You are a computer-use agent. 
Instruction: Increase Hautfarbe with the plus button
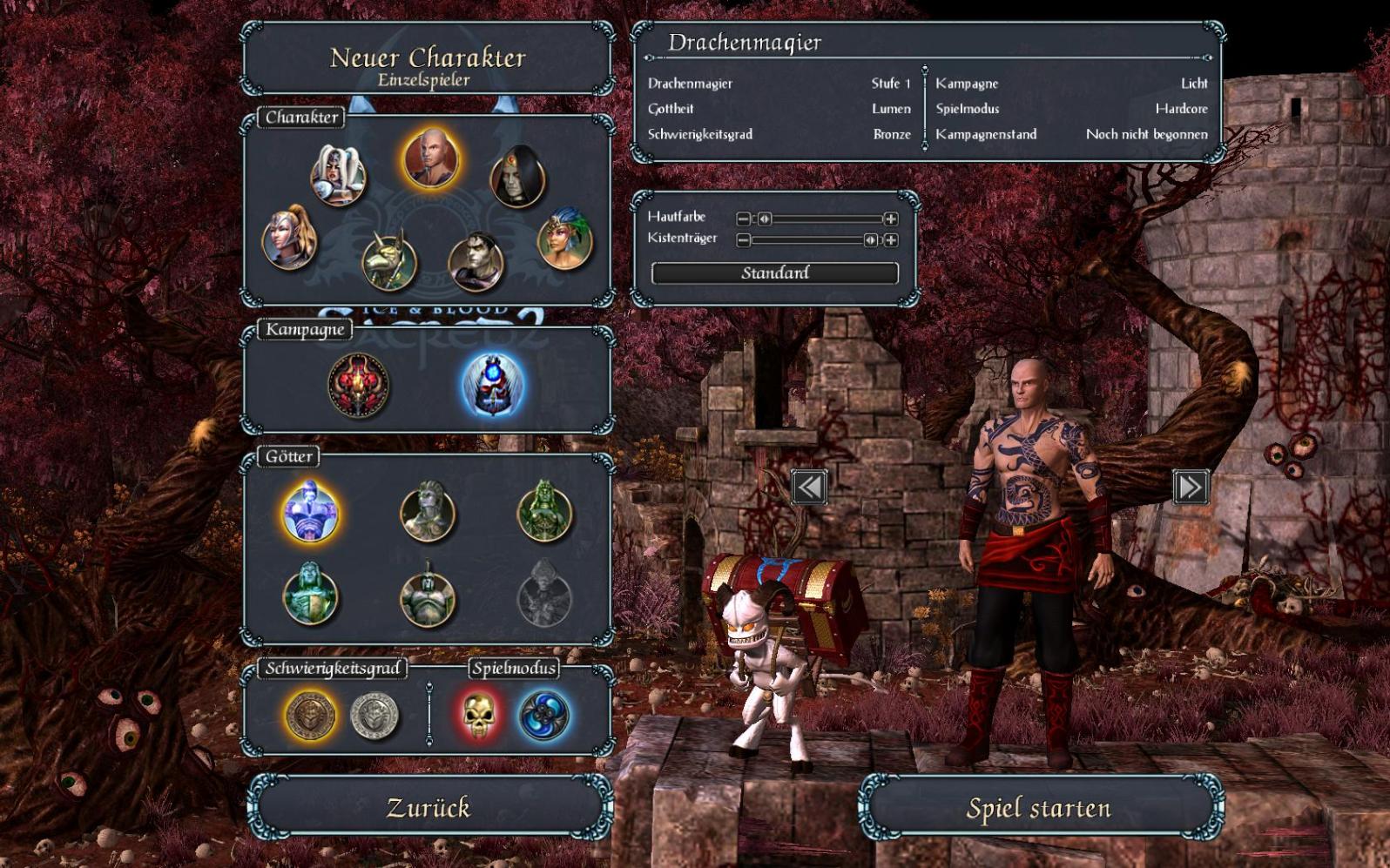pyautogui.click(x=890, y=219)
